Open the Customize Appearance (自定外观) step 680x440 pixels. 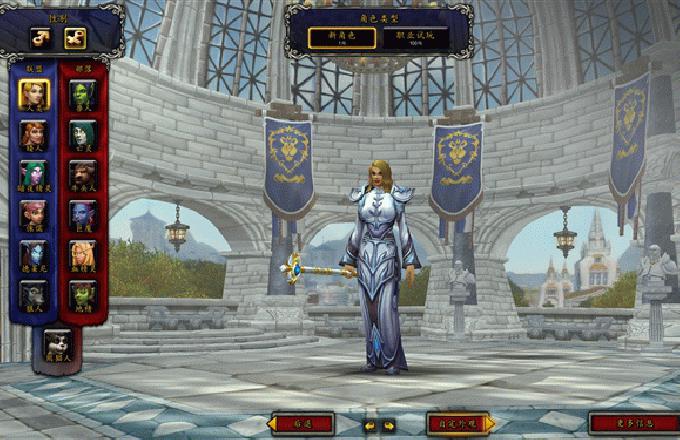pyautogui.click(x=459, y=424)
